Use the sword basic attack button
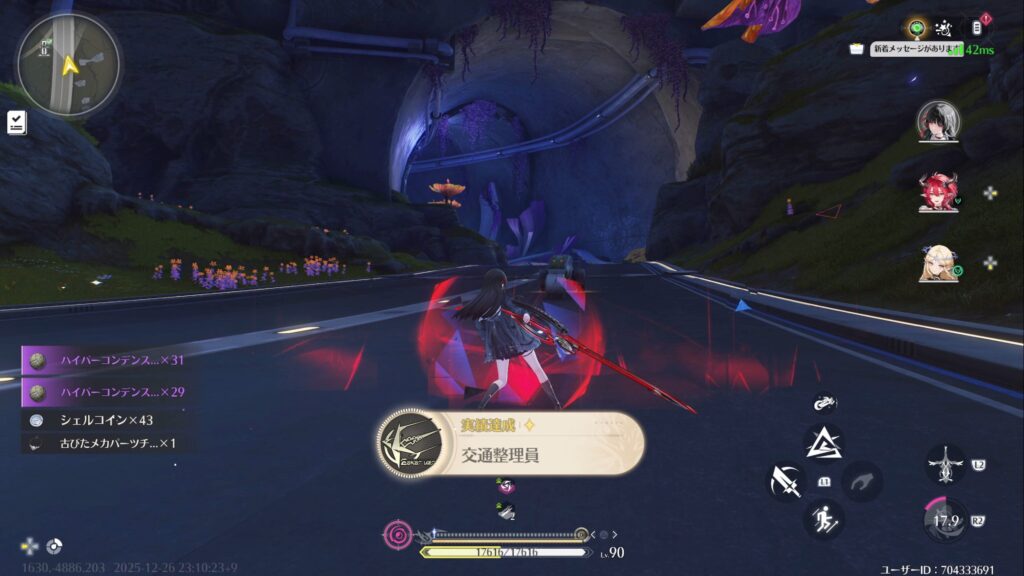This screenshot has height=576, width=1024. tap(786, 482)
